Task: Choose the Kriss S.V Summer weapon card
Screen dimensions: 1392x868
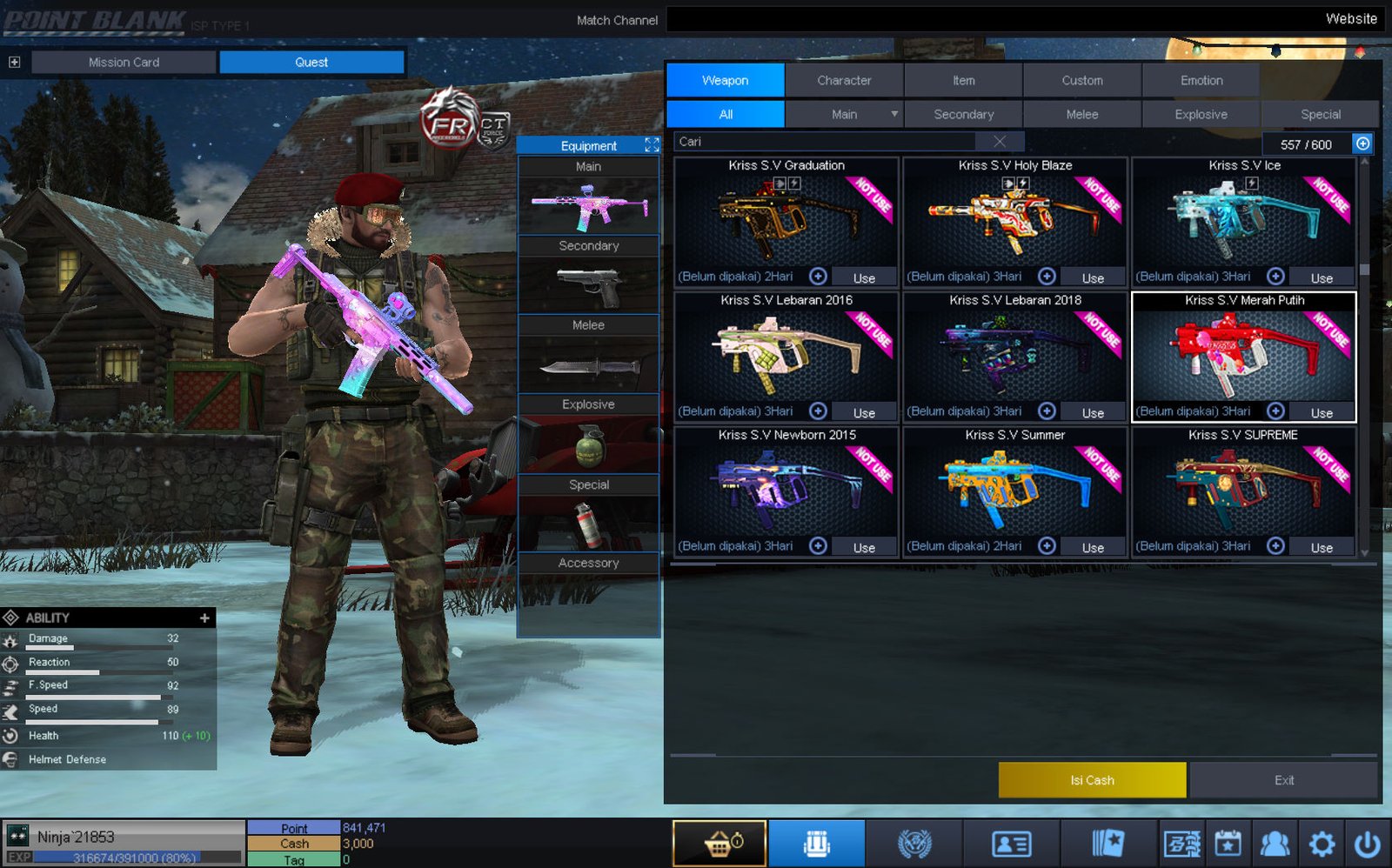Action: point(1014,489)
